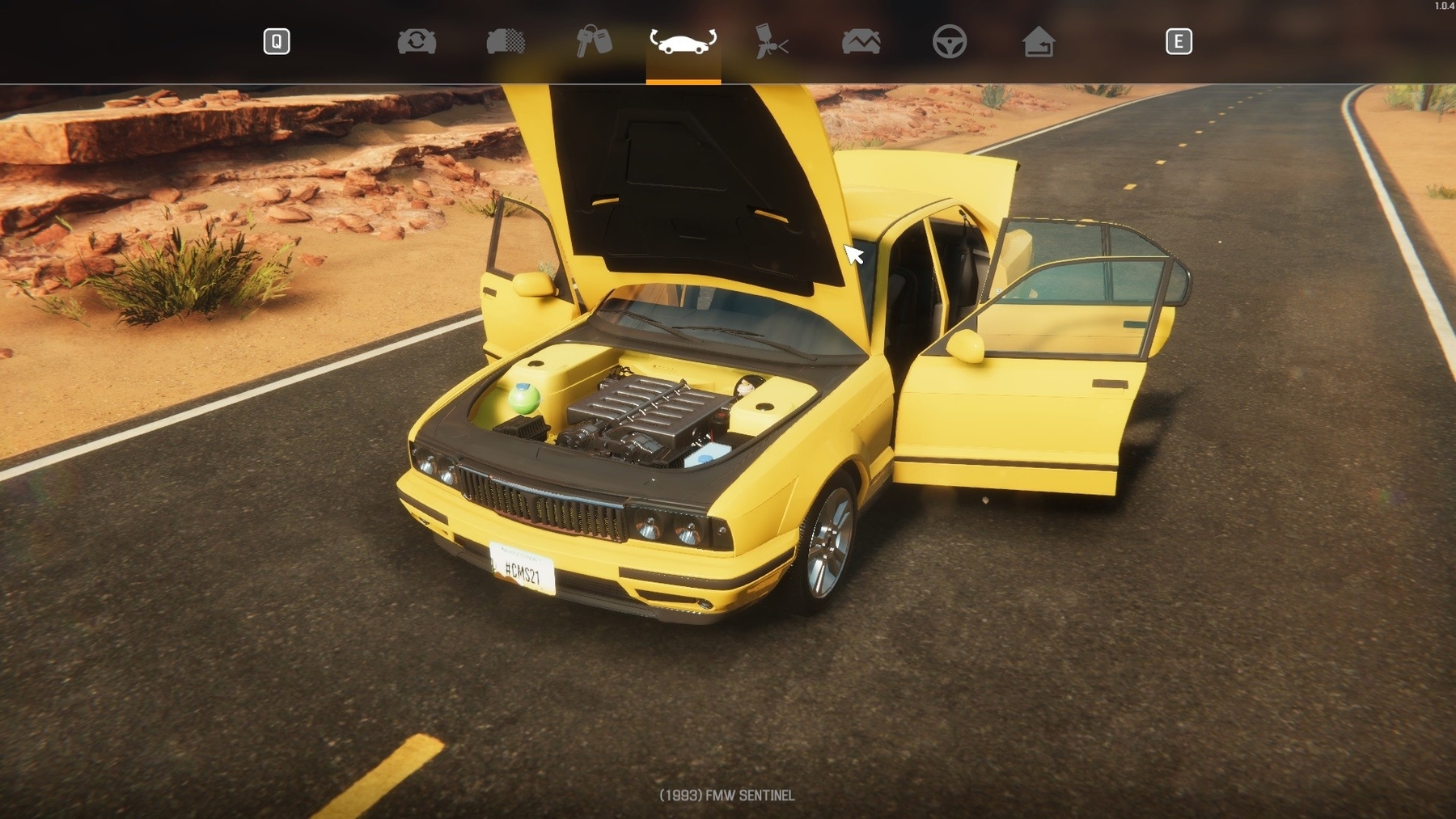Screen dimensions: 1456x819
Task: Switch to the paint sprayer tab
Action: 772,40
